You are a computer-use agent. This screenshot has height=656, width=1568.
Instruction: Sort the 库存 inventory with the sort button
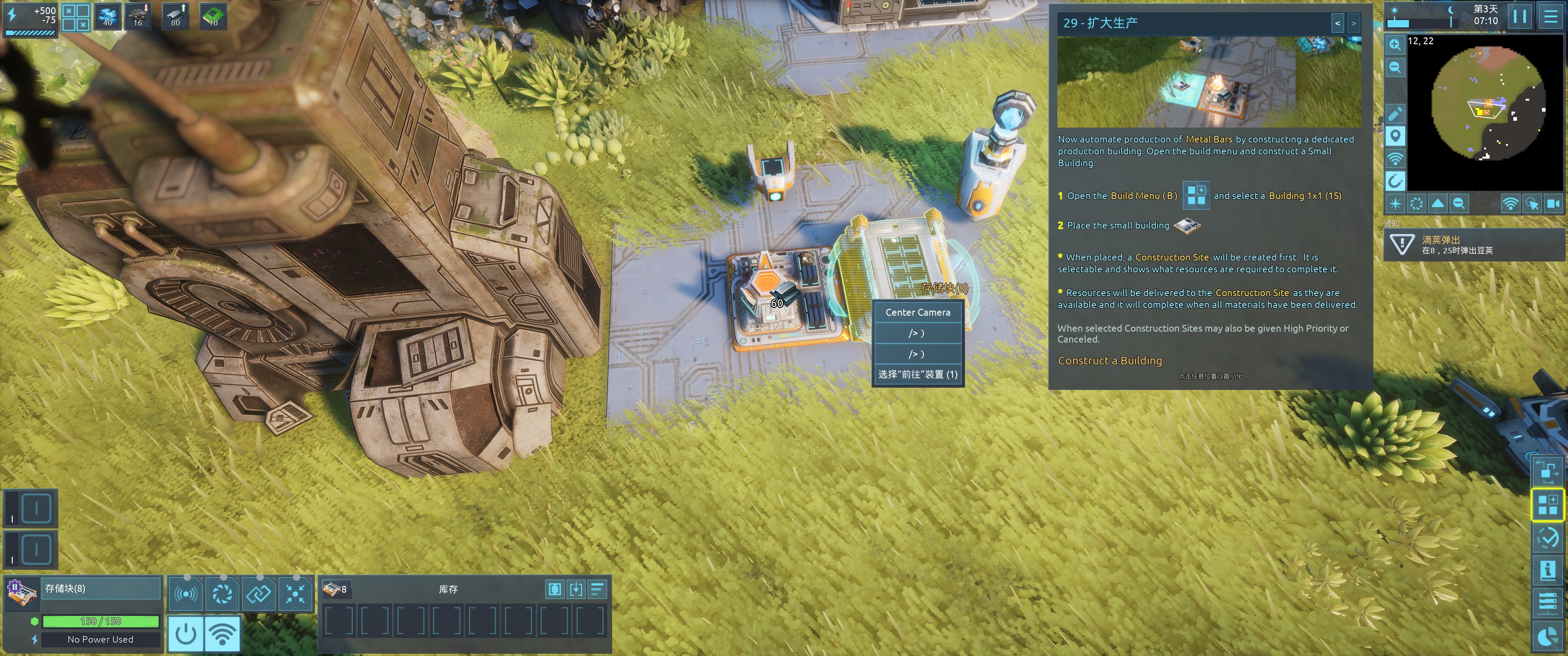pos(597,589)
